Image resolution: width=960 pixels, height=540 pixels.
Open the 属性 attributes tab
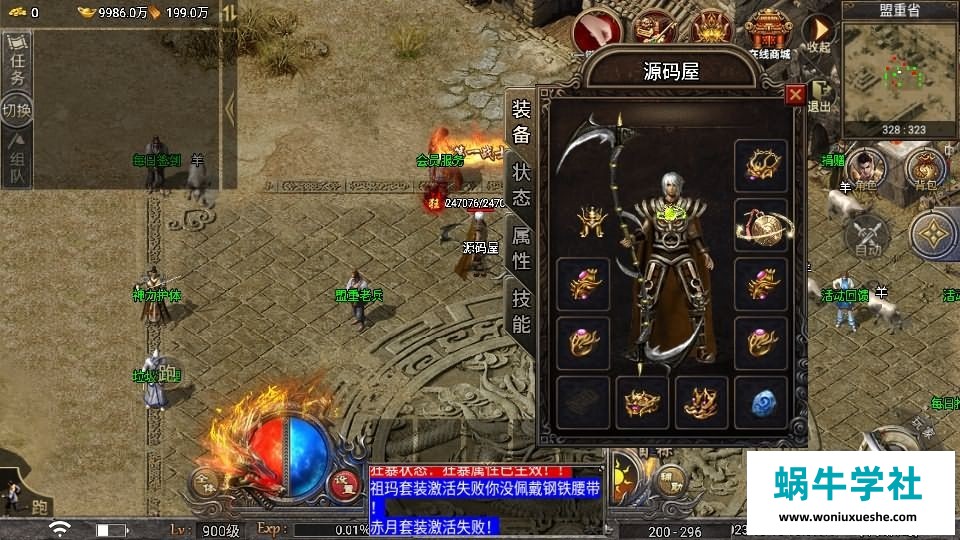coord(521,248)
